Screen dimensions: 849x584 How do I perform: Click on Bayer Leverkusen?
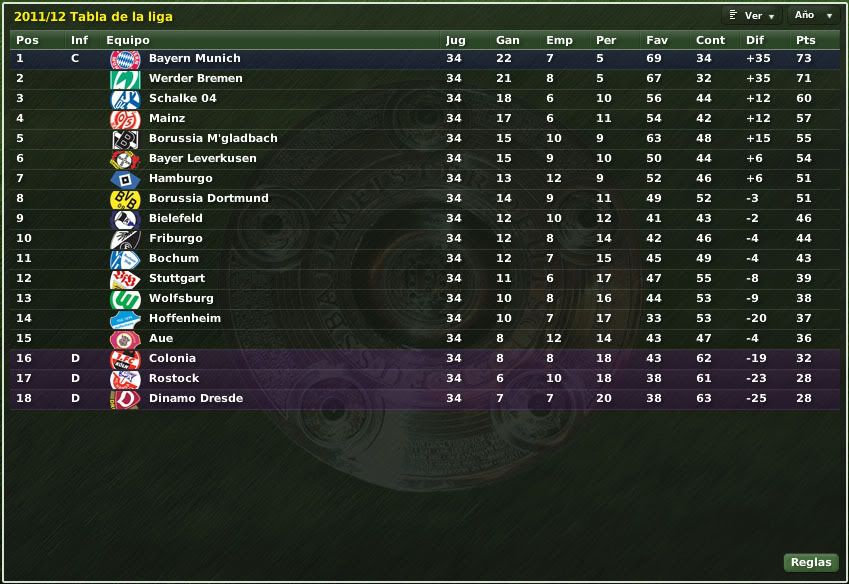pos(202,159)
